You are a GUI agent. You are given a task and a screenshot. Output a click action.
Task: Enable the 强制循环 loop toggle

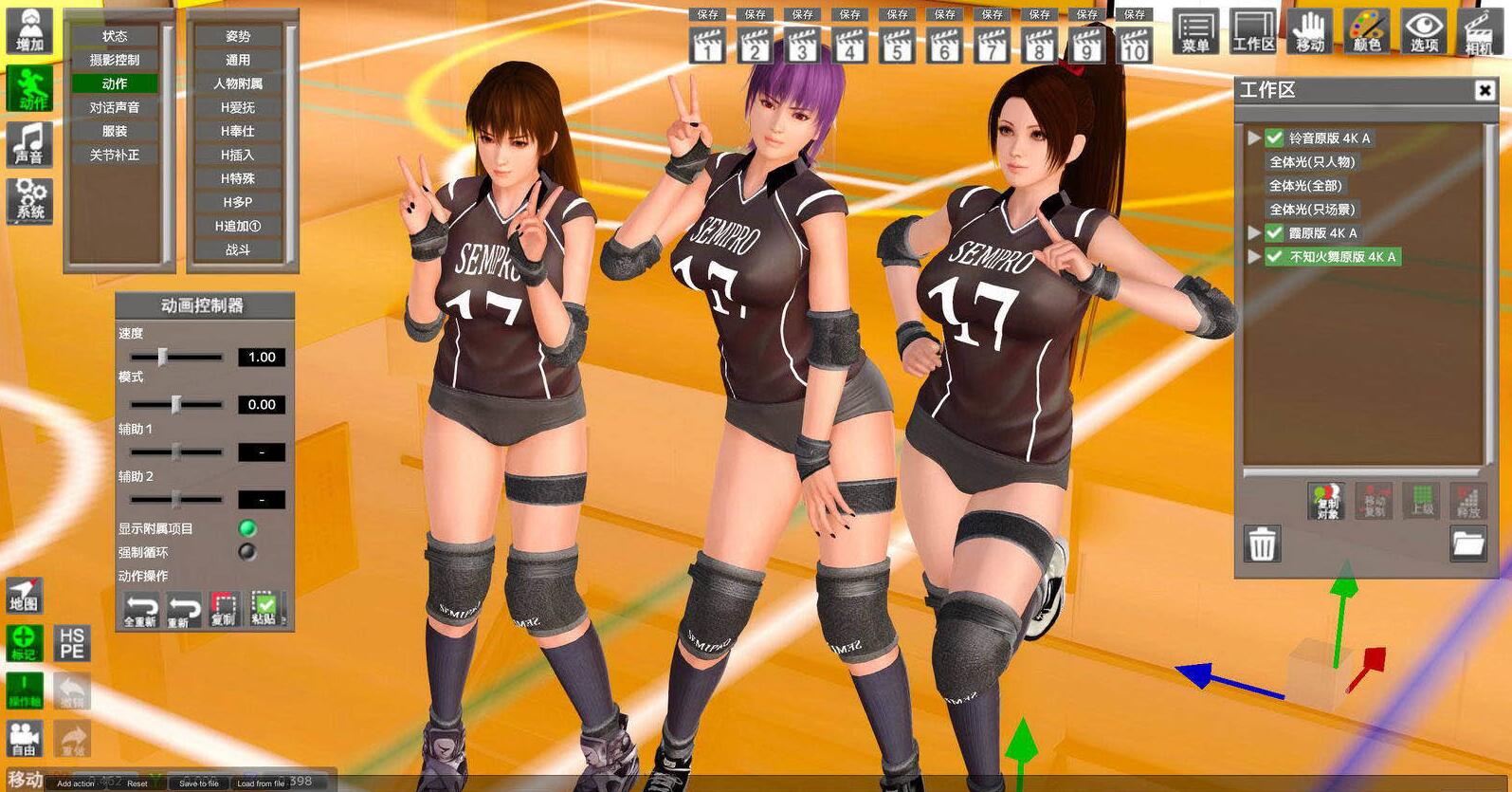(x=246, y=551)
